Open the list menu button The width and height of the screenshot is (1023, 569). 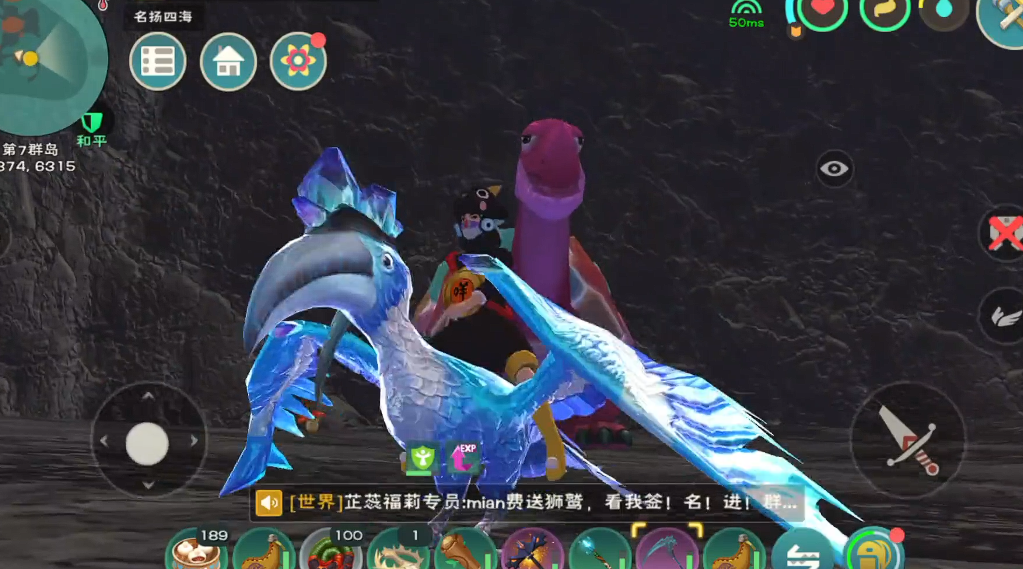tap(158, 62)
